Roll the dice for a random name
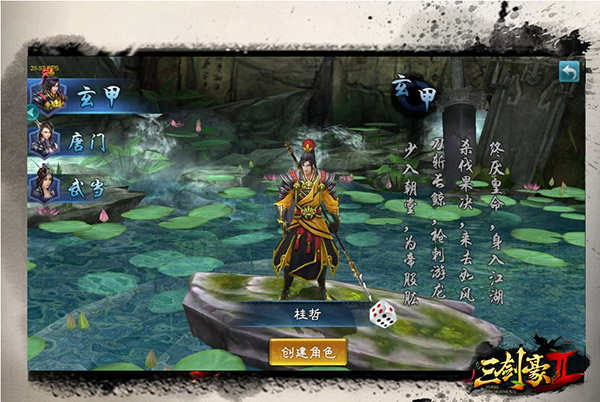 tap(383, 314)
